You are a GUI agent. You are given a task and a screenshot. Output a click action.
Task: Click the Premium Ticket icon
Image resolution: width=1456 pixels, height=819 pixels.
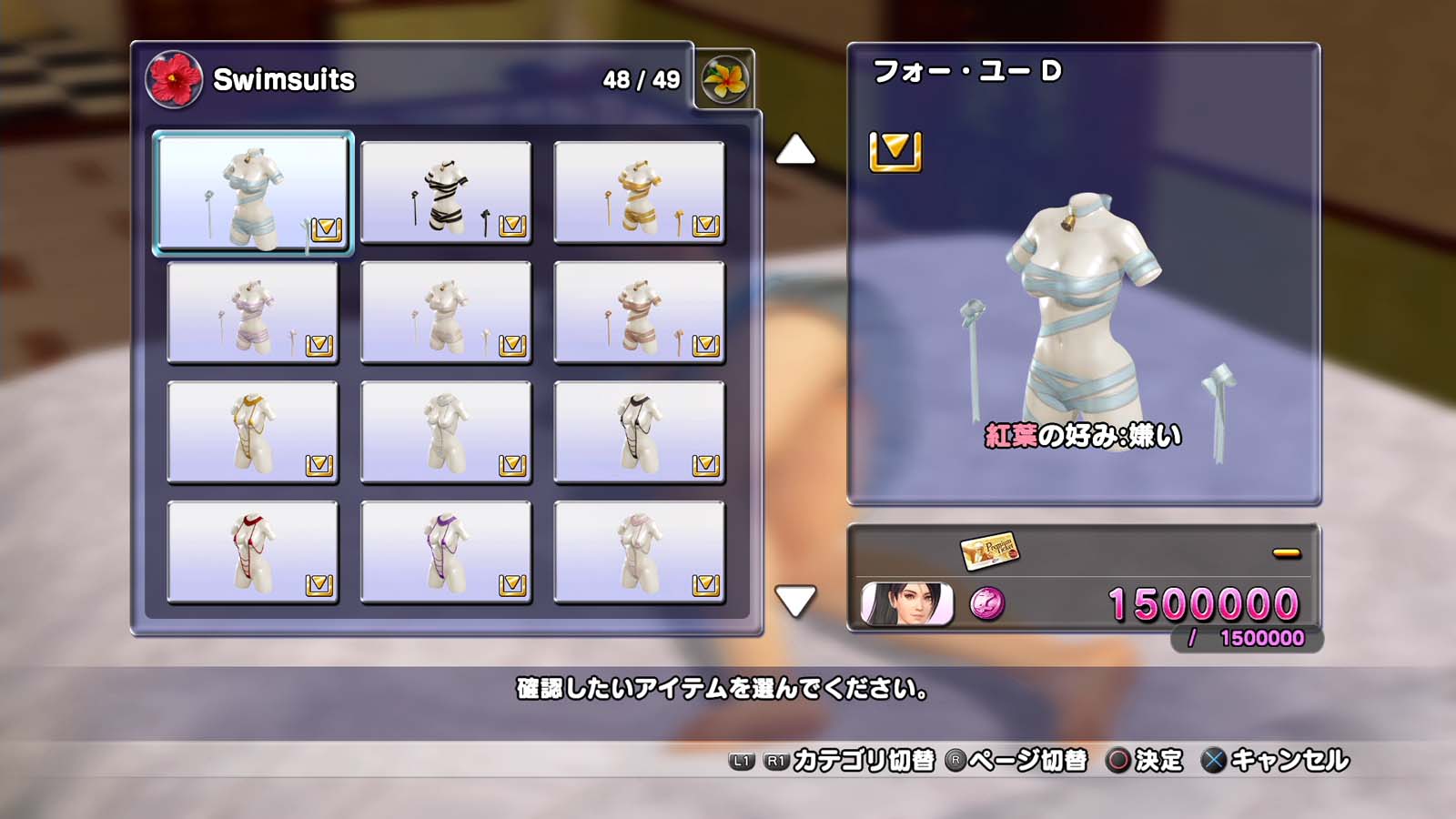(x=989, y=551)
